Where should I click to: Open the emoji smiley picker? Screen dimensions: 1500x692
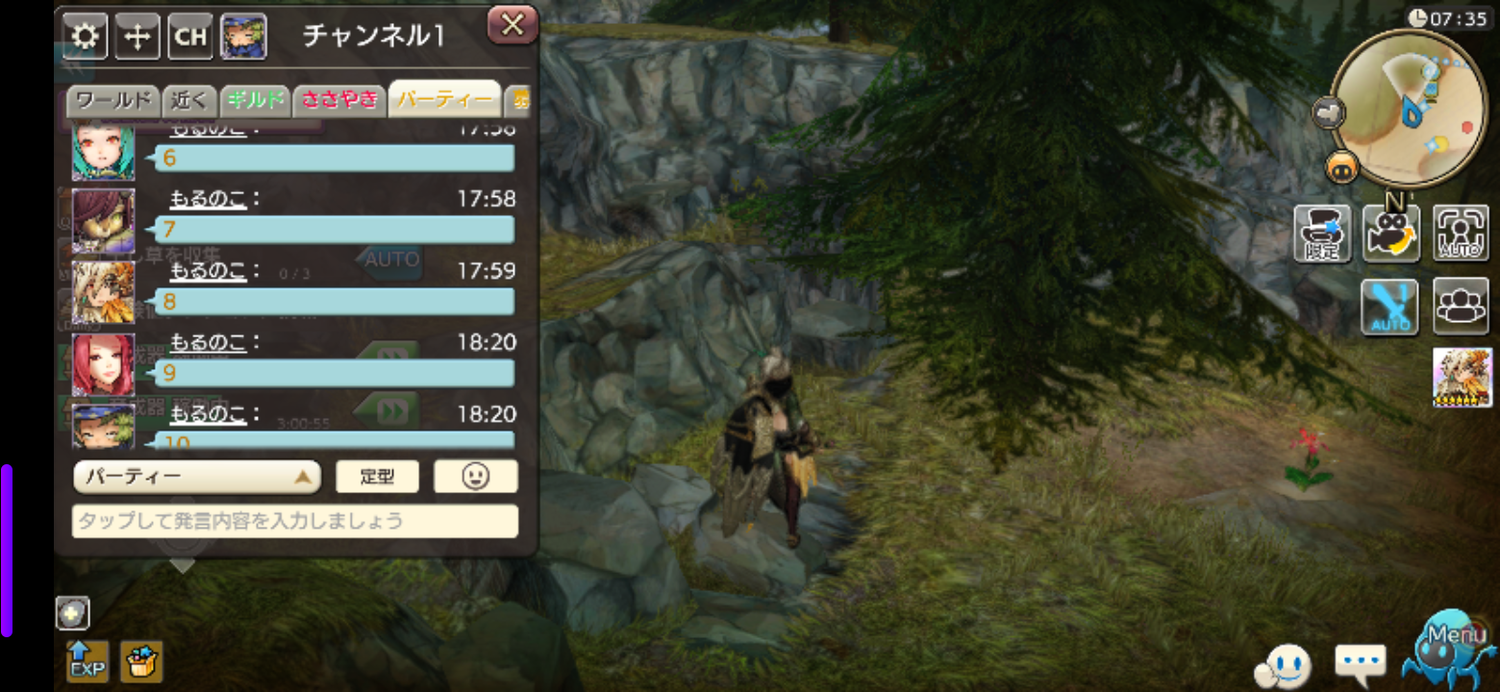point(475,477)
